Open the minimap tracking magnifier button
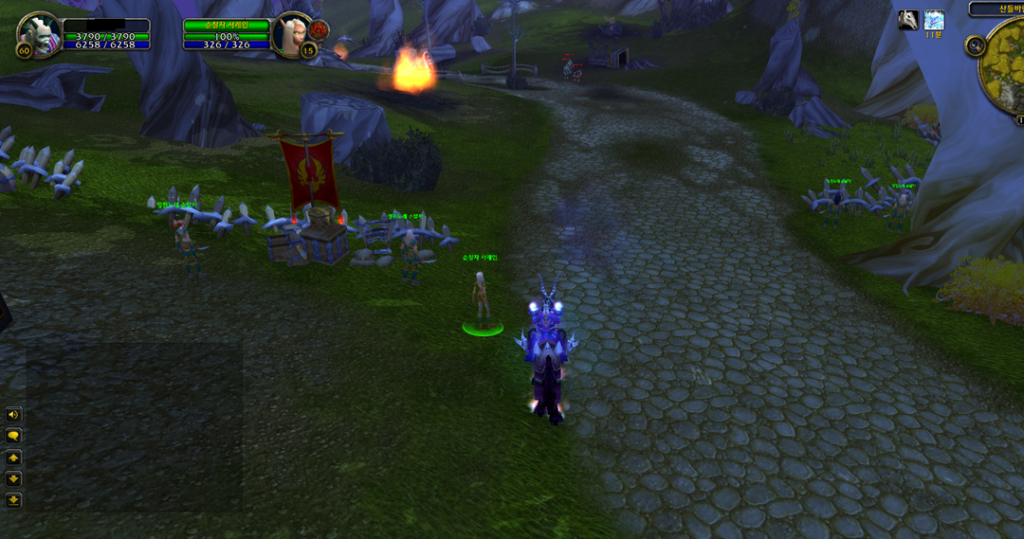Viewport: 1024px width, 539px height. pyautogui.click(x=975, y=46)
